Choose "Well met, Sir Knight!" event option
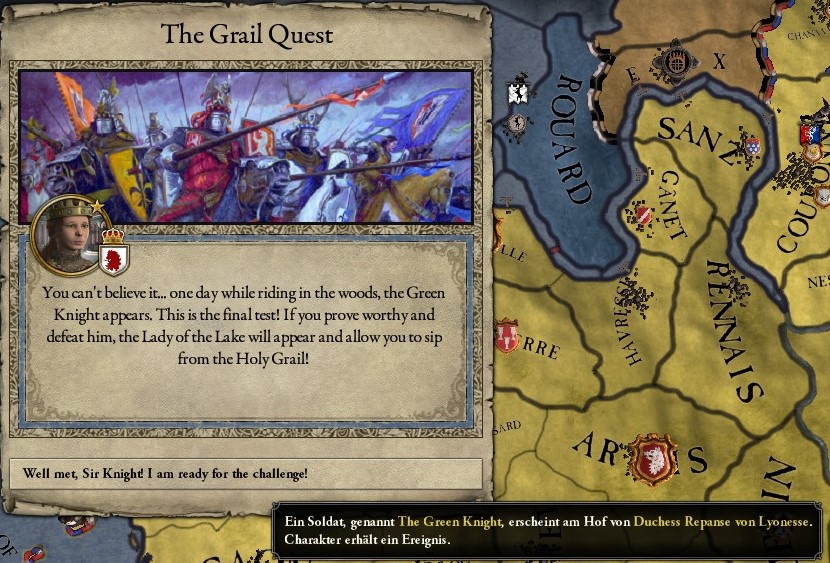The width and height of the screenshot is (830, 563). (246, 473)
